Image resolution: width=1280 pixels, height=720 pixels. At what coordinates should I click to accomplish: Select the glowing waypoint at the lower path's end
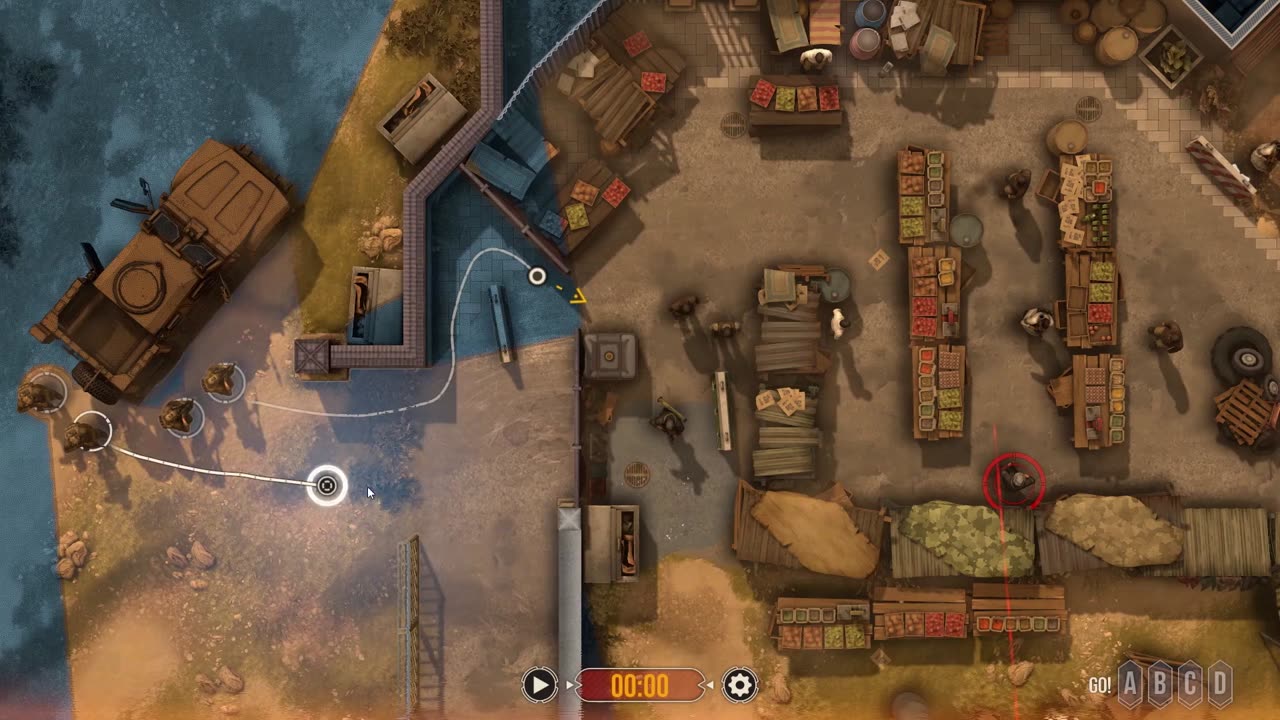[327, 486]
